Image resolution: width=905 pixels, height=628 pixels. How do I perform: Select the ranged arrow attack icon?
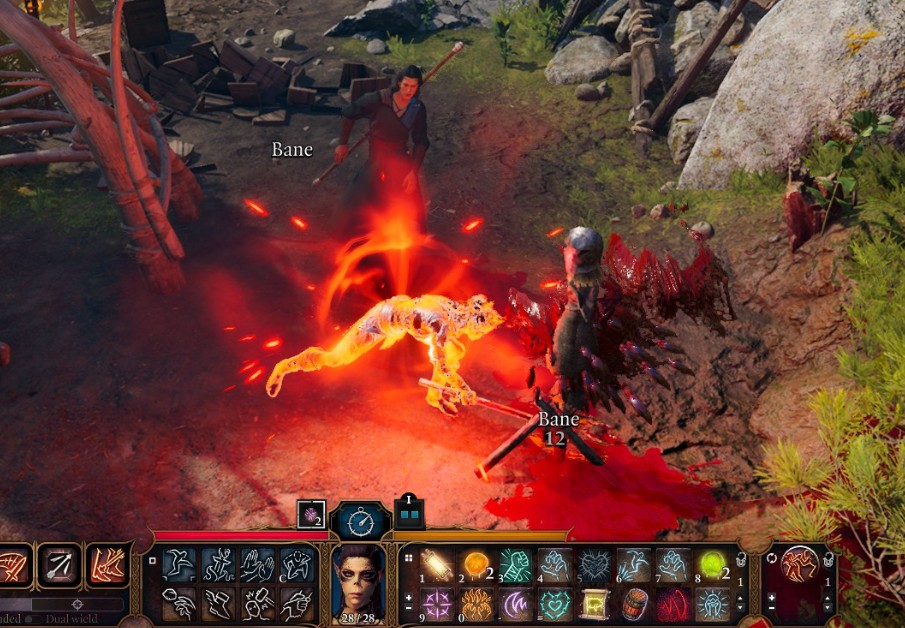(x=60, y=567)
